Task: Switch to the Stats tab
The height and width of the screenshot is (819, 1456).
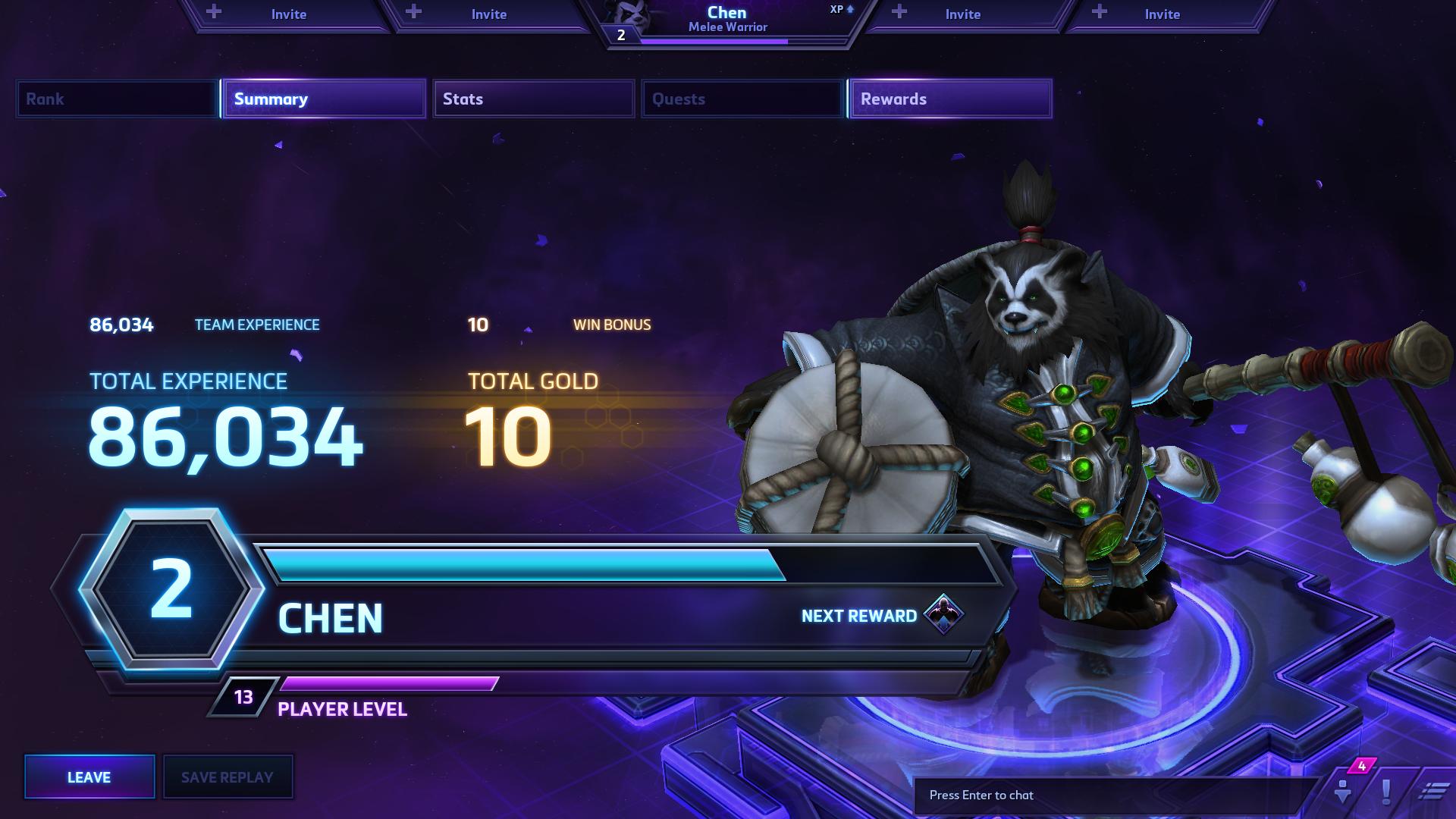Action: point(533,99)
